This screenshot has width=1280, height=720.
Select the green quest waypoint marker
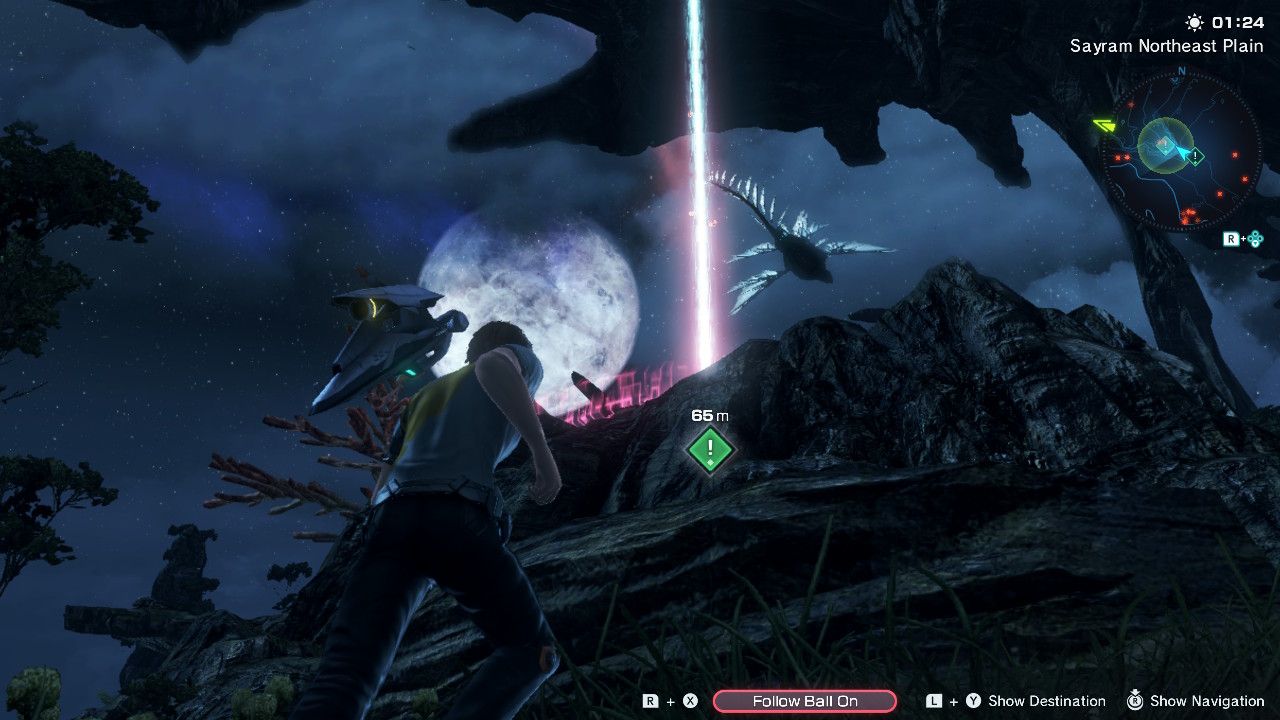pyautogui.click(x=710, y=449)
